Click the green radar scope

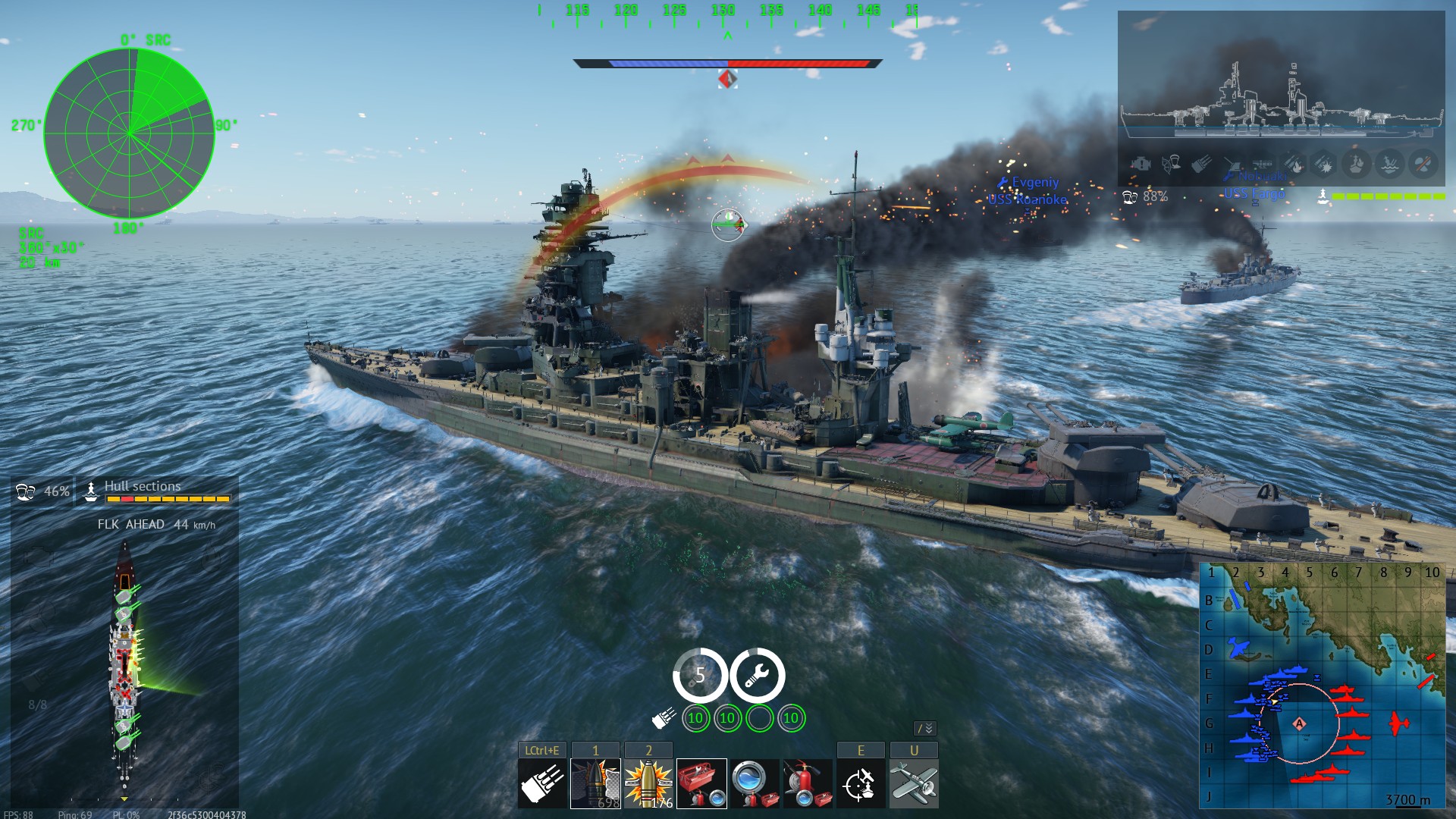pos(129,133)
